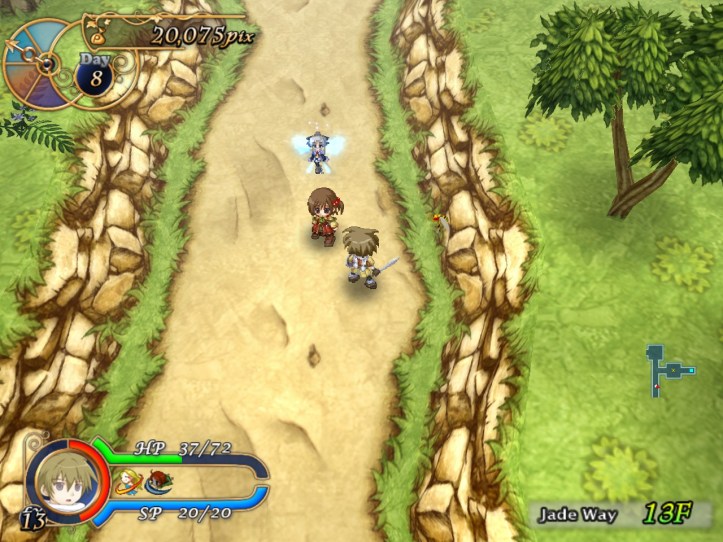The height and width of the screenshot is (542, 723).
Task: Click the hero portrait in the status gauge
Action: (65, 479)
